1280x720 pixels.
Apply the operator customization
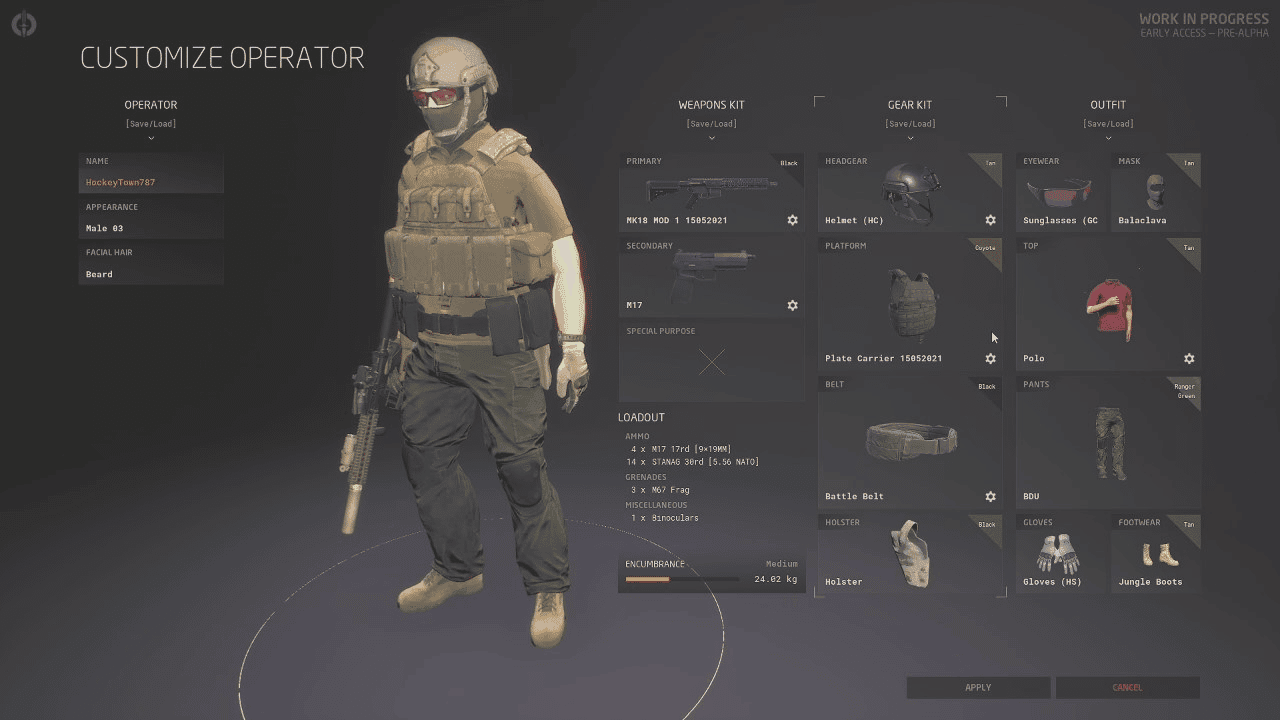tap(978, 687)
